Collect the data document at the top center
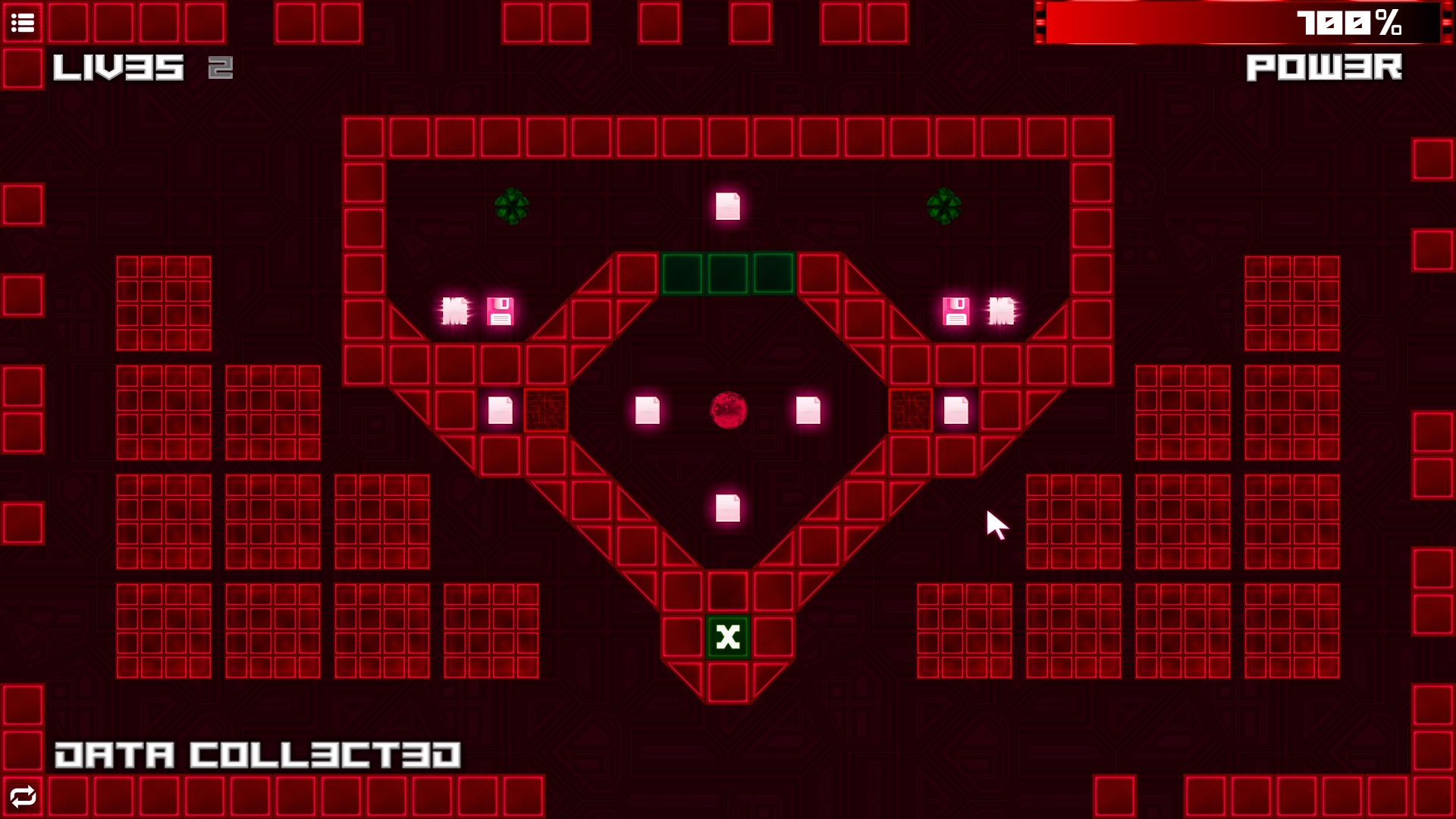The height and width of the screenshot is (819, 1456). 727,207
